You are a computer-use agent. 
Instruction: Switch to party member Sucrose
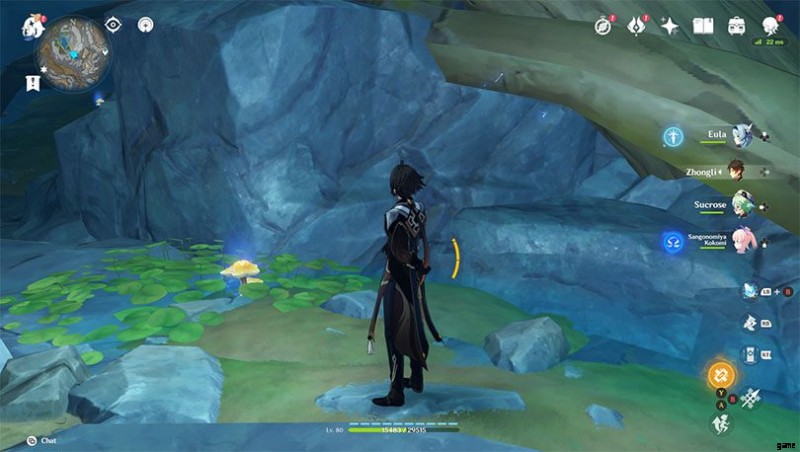point(738,206)
